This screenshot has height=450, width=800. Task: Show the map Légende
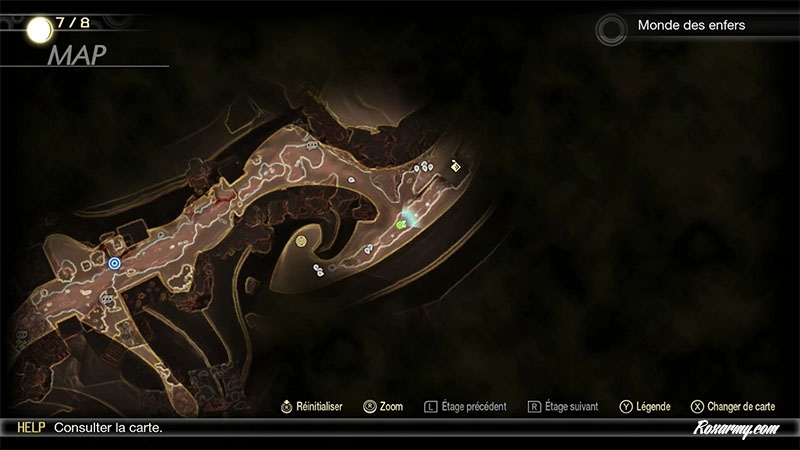[645, 407]
